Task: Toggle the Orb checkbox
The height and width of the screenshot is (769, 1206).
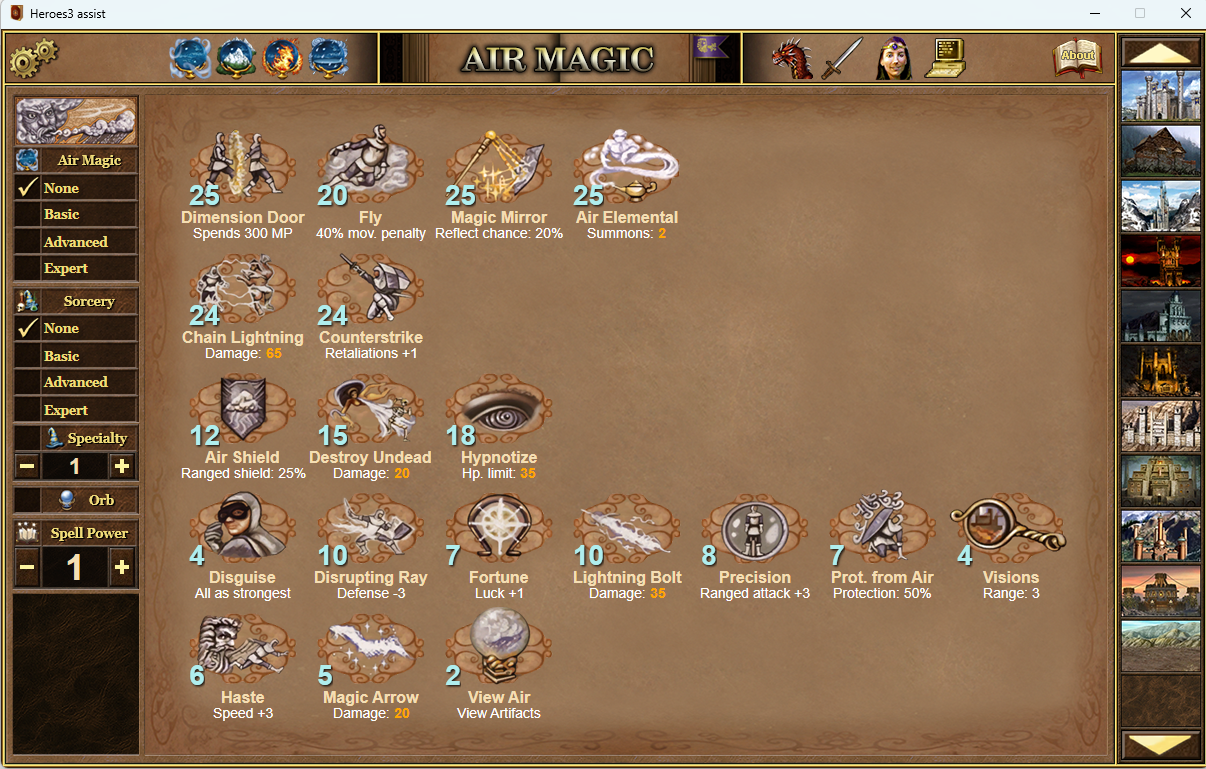Action: pos(27,500)
